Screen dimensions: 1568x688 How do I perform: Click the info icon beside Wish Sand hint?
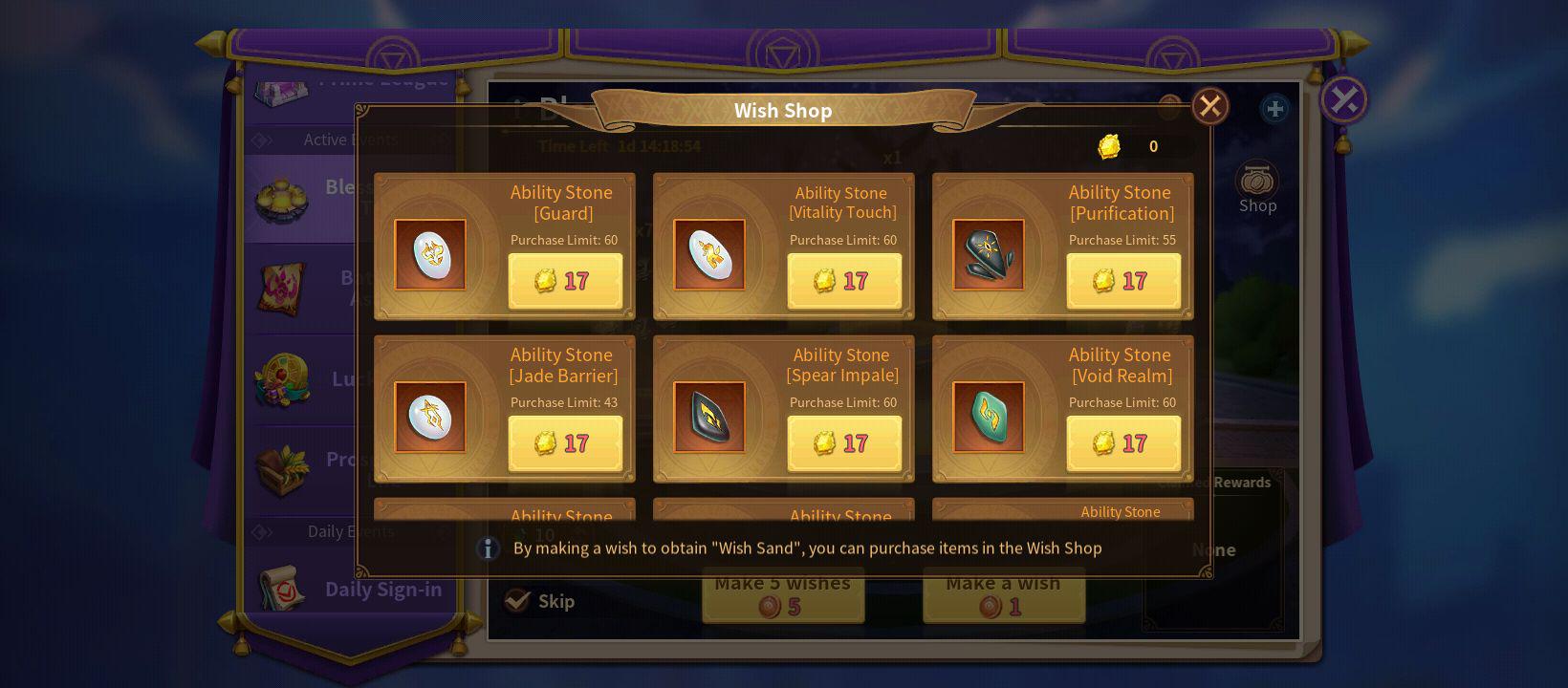488,548
